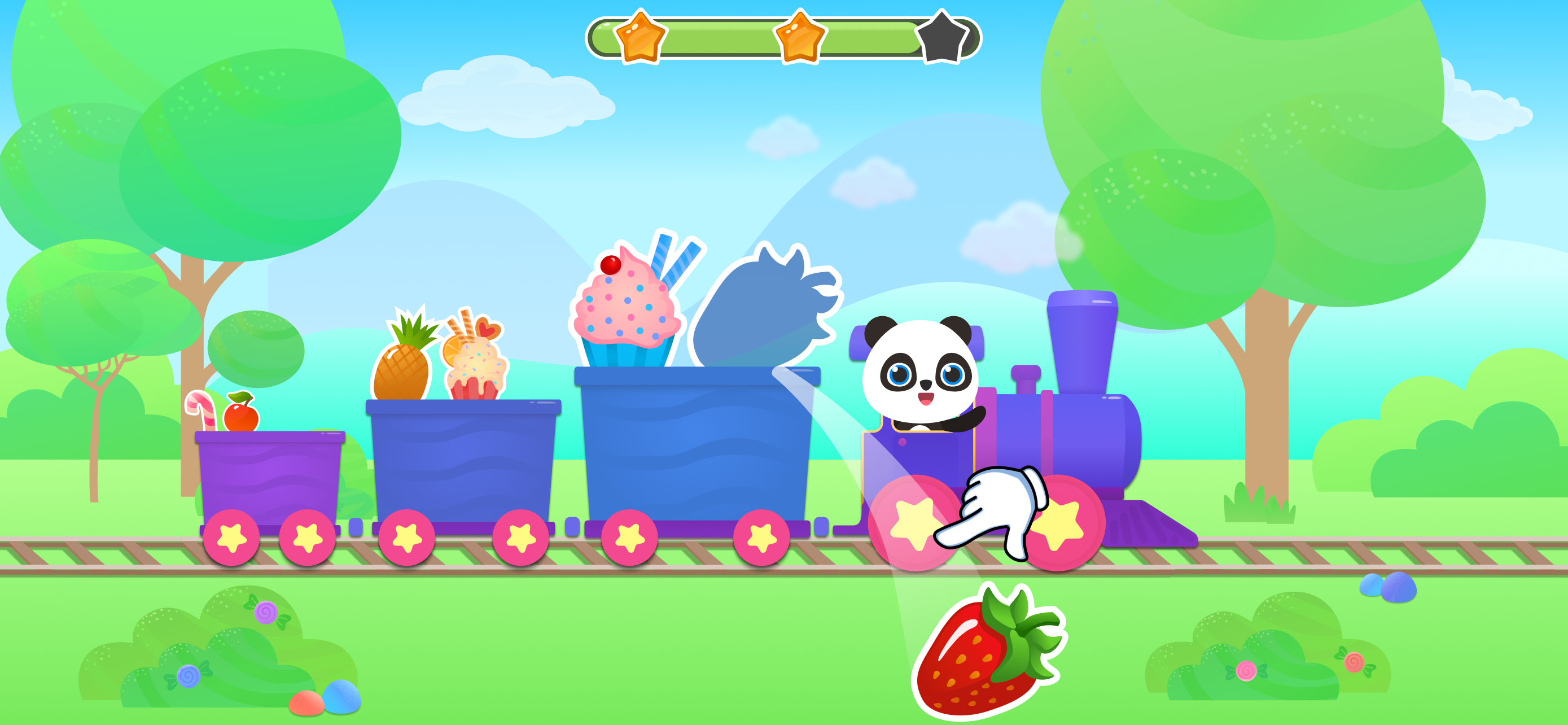
Task: Select the purple candy on the left bush
Action: point(266,613)
